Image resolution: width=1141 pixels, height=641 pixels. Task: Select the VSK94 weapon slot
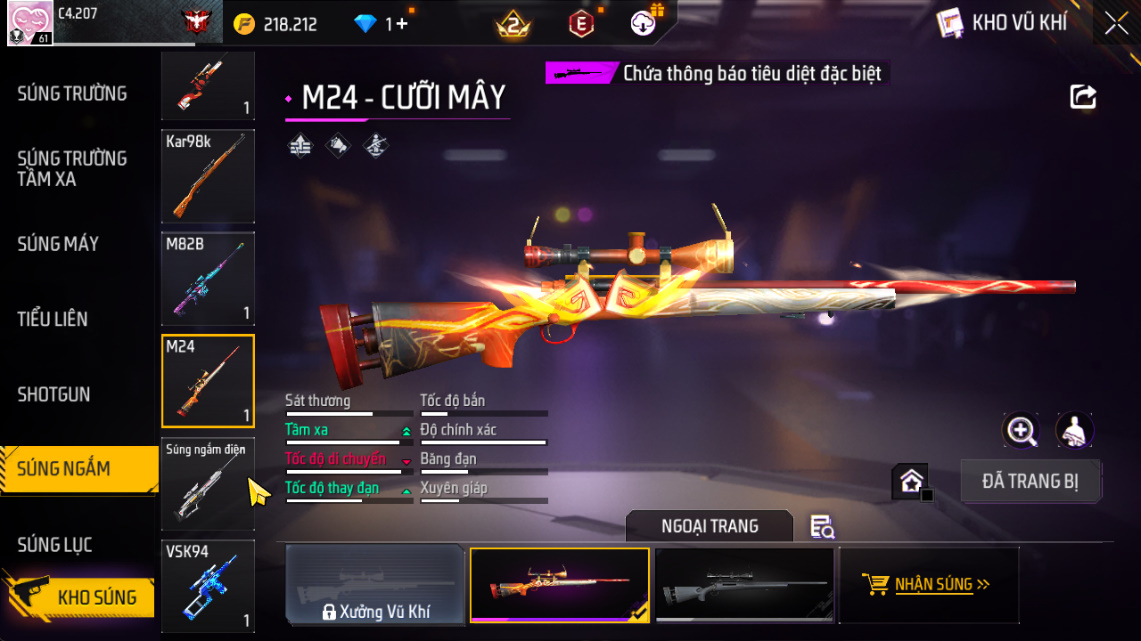click(x=208, y=586)
